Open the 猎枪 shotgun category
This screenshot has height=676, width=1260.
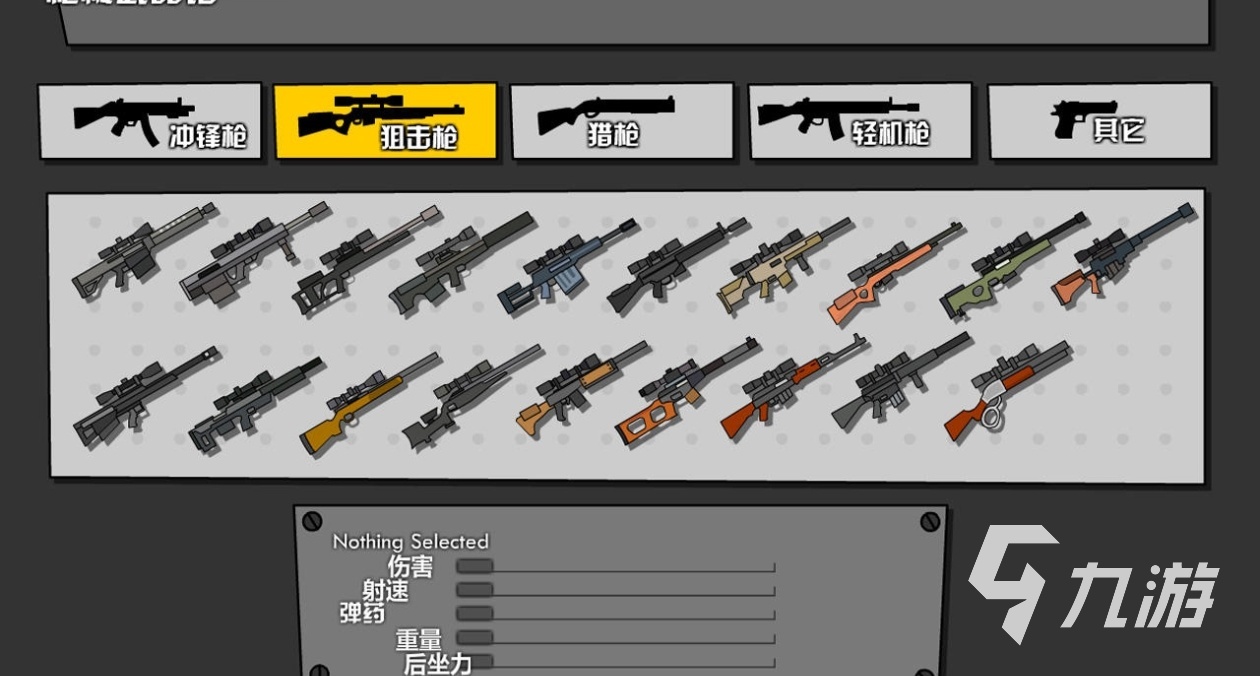click(621, 121)
